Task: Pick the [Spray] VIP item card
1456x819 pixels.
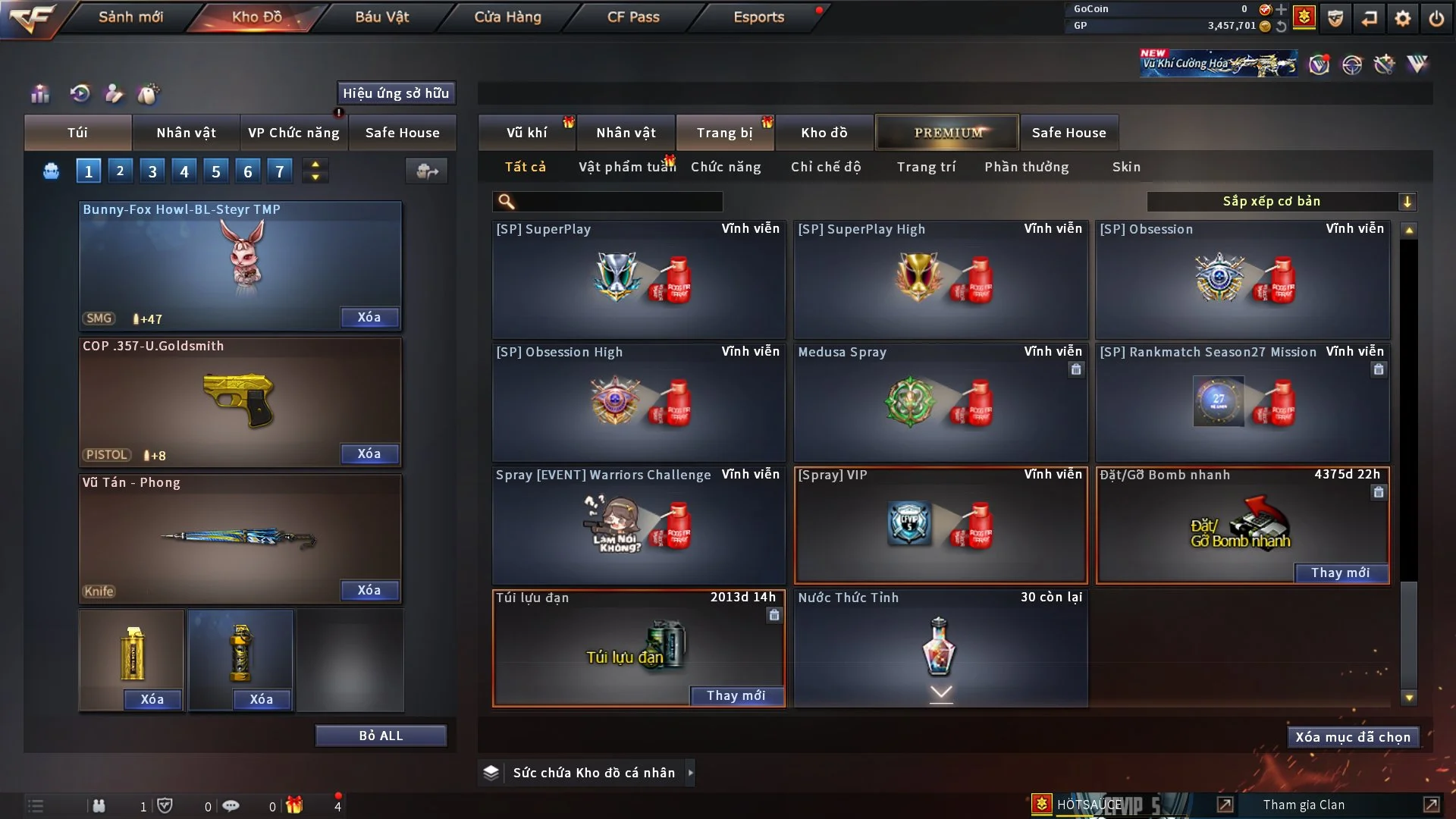Action: pos(940,525)
